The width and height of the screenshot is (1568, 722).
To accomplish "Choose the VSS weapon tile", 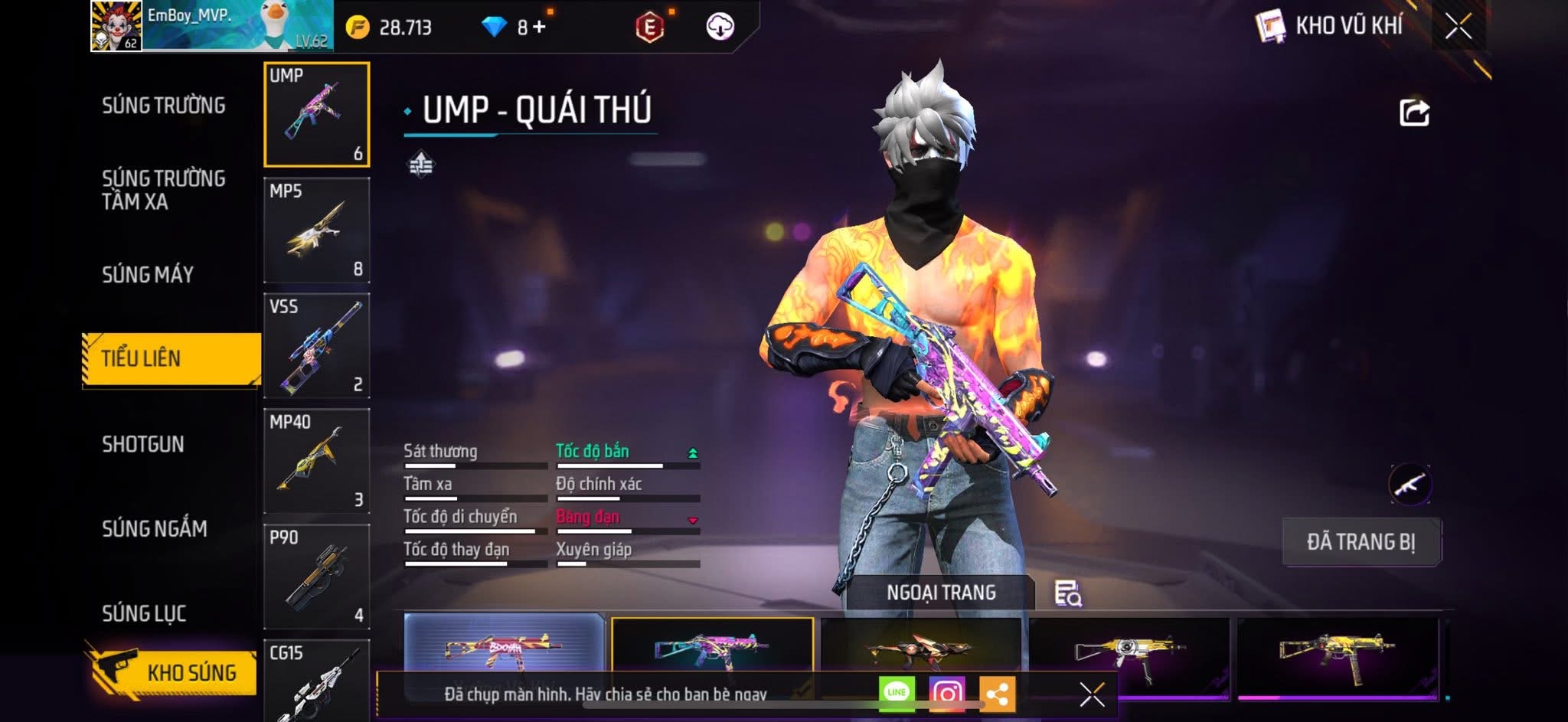I will pos(317,346).
